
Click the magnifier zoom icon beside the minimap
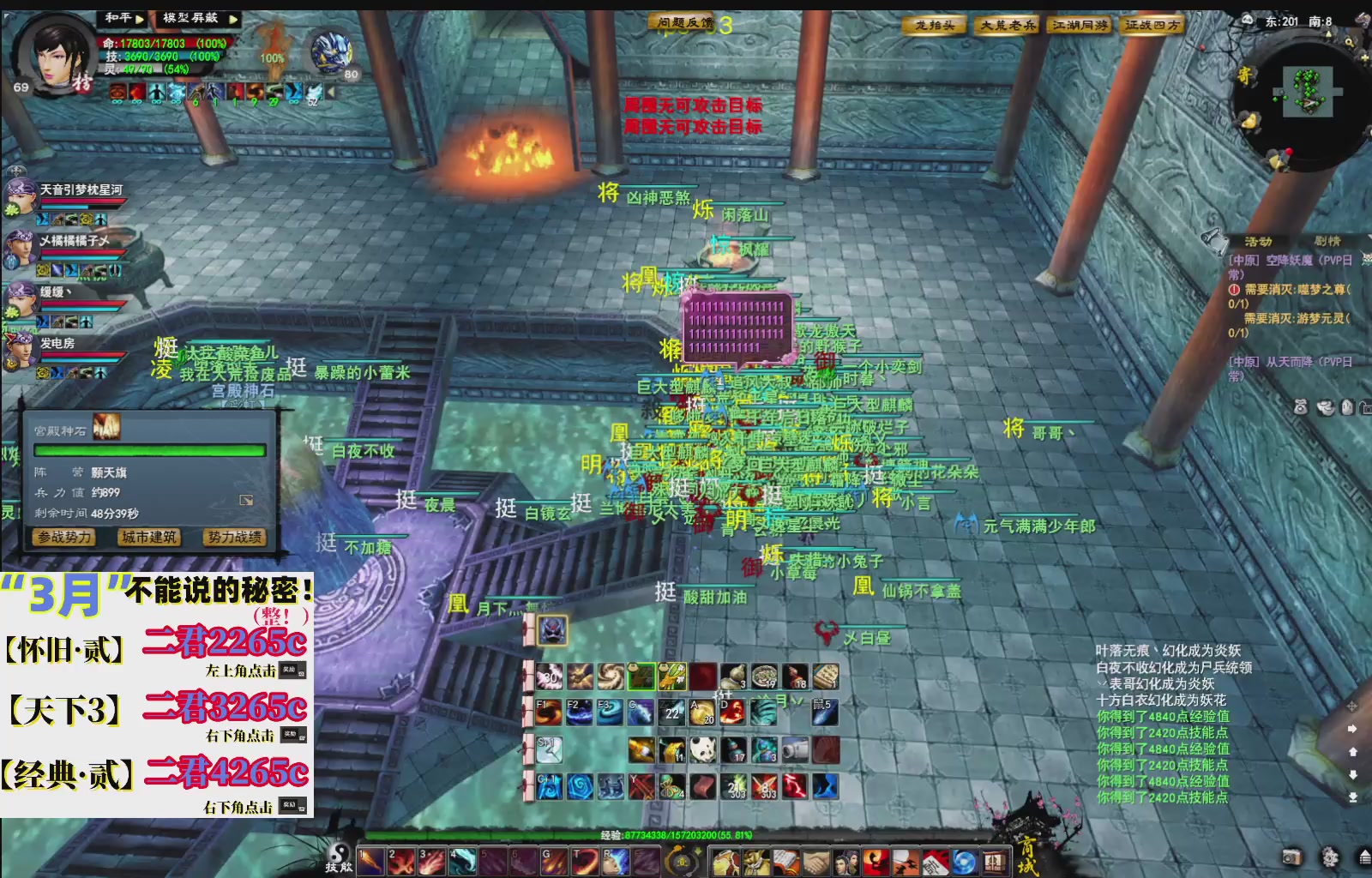(x=1349, y=42)
